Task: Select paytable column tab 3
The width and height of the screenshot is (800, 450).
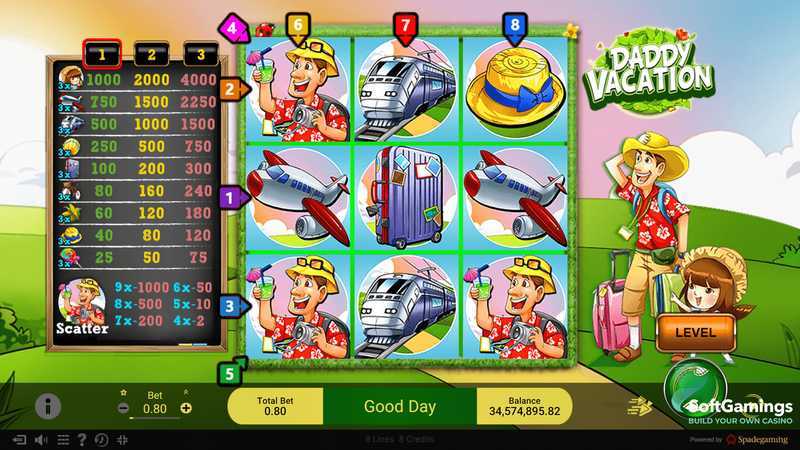Action: [203, 54]
